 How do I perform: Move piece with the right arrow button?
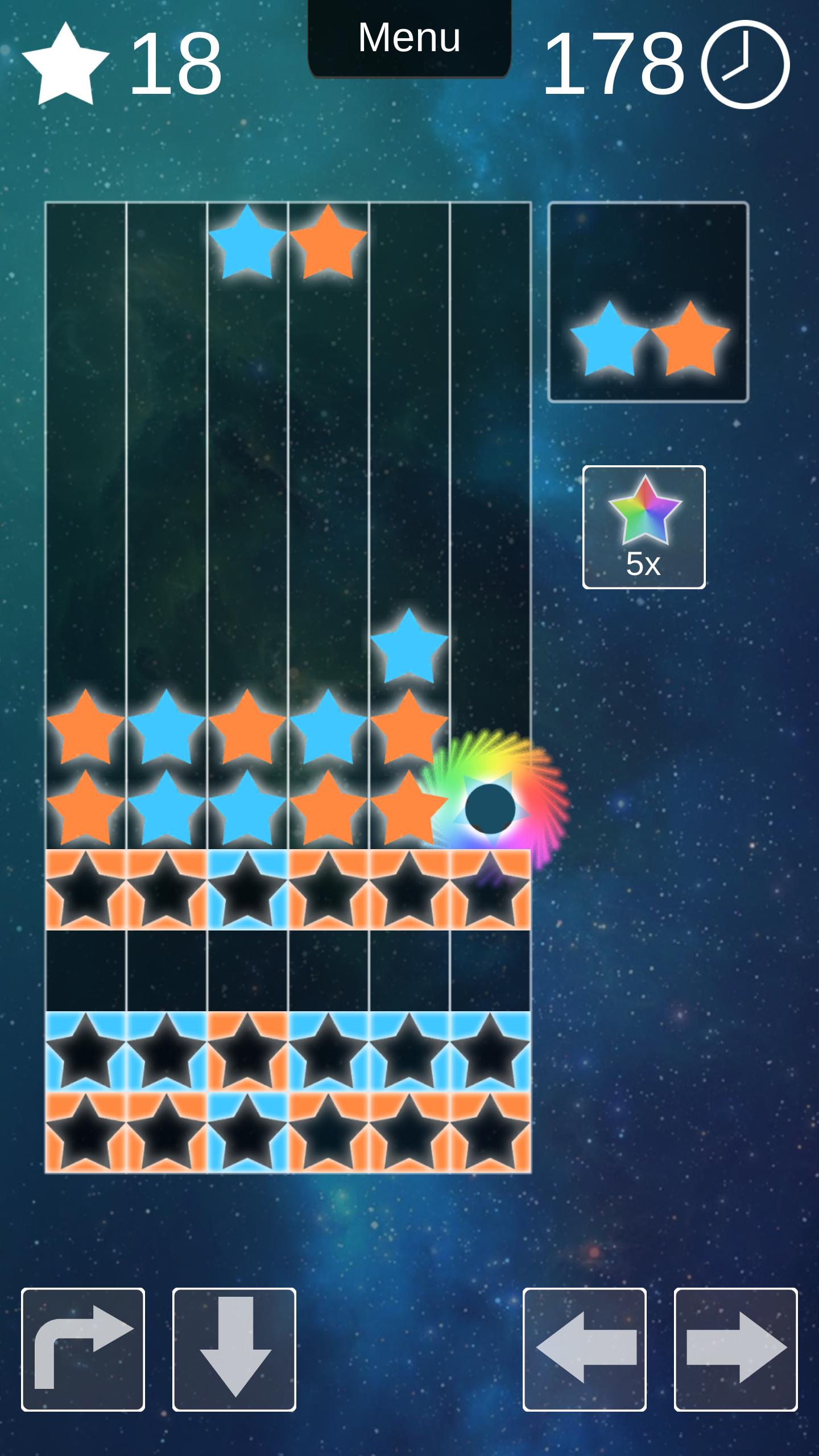point(736,1349)
